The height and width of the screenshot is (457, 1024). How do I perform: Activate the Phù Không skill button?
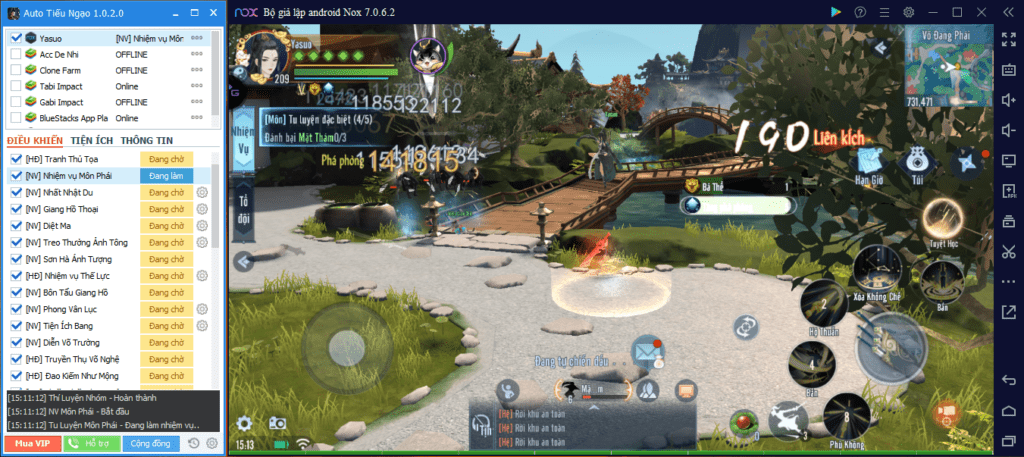coord(847,412)
